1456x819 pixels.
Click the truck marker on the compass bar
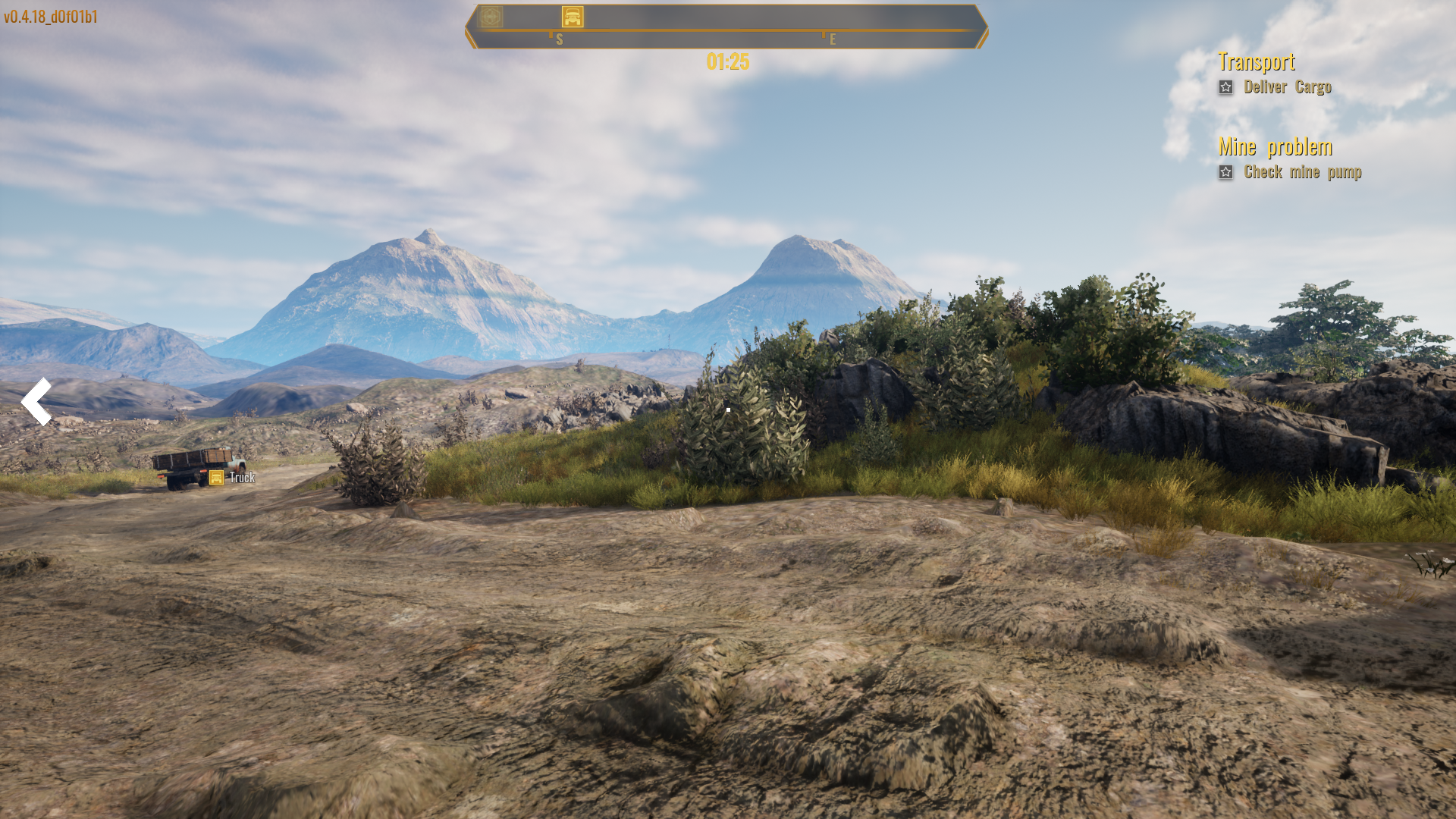(573, 17)
